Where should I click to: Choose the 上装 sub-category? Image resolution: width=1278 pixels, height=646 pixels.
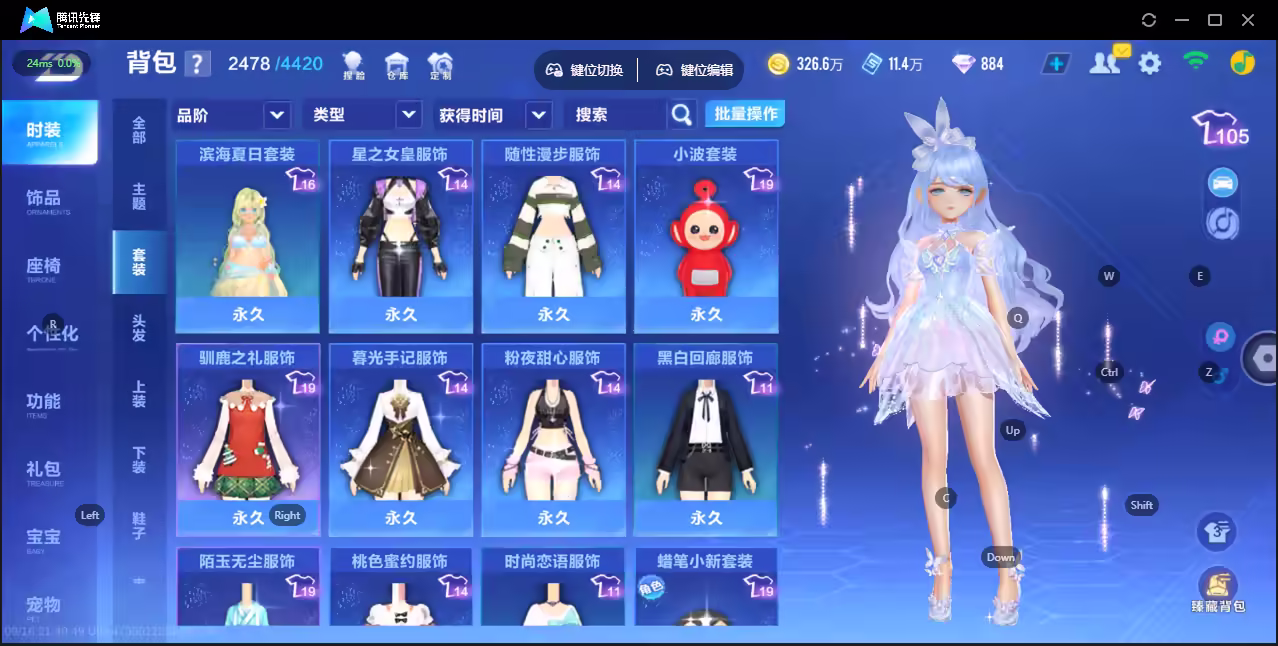click(x=139, y=394)
